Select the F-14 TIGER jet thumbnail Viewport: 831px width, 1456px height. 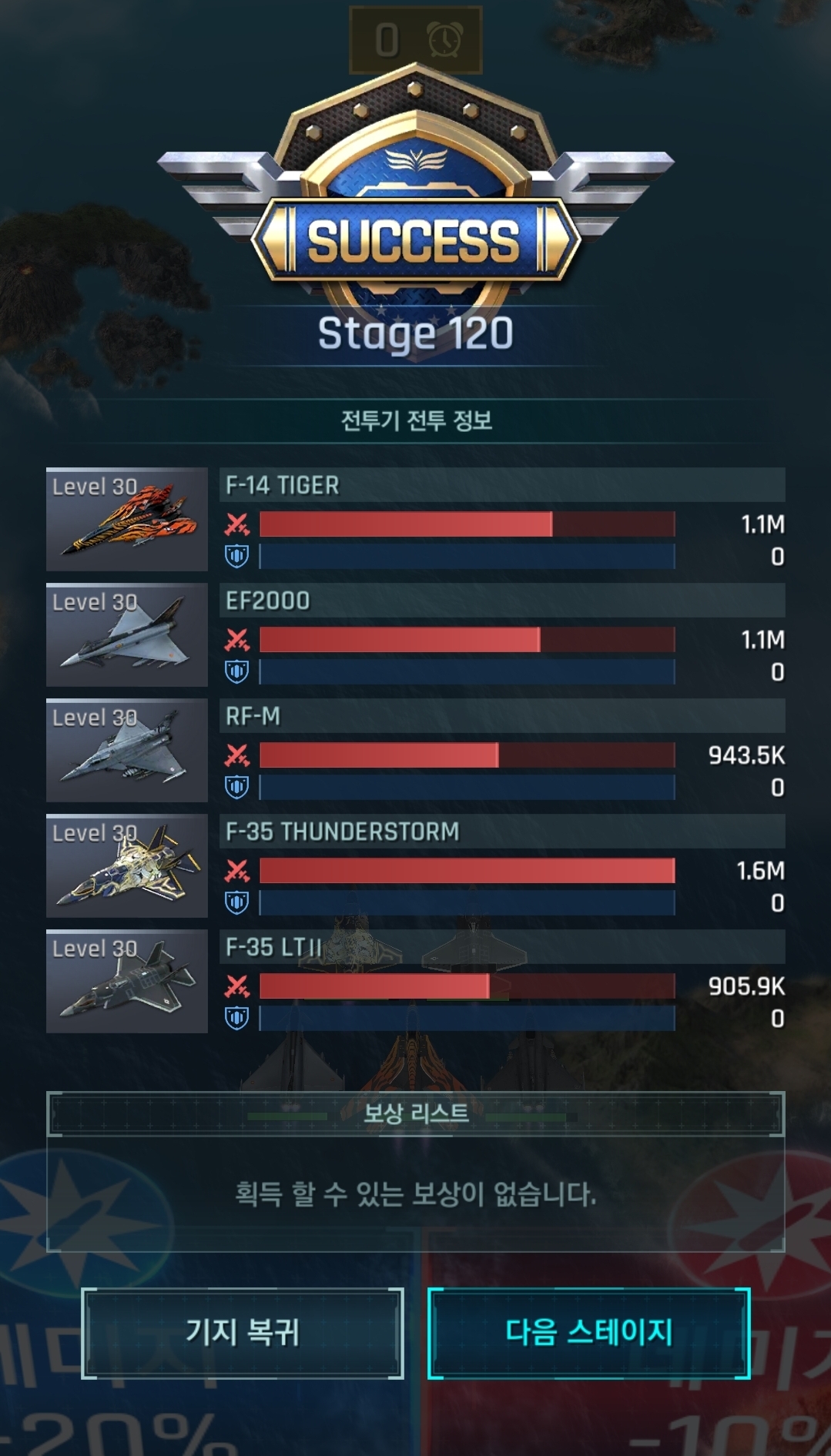(127, 519)
